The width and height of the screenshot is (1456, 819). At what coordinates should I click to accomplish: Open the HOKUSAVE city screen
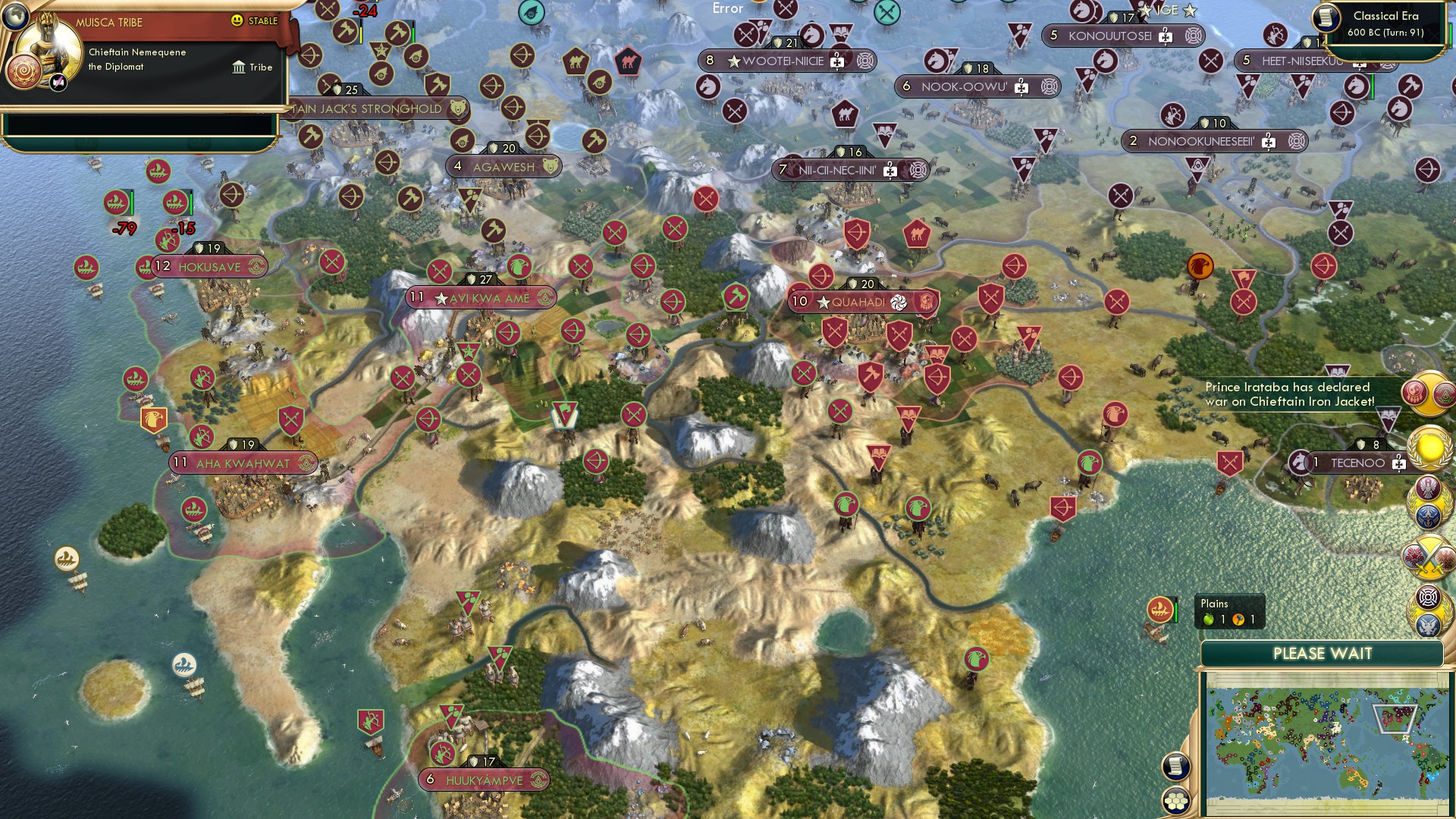coord(210,266)
